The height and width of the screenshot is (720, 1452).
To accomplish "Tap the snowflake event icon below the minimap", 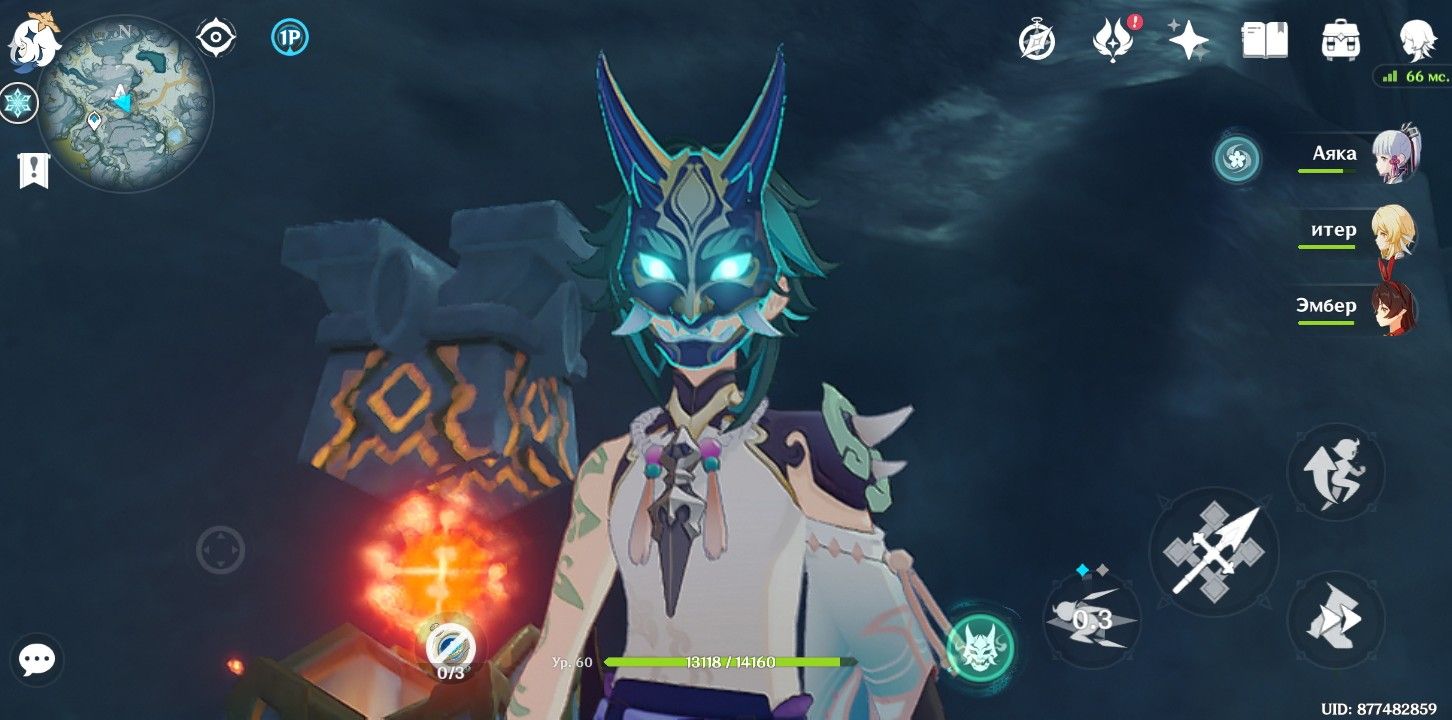I will pyautogui.click(x=16, y=100).
